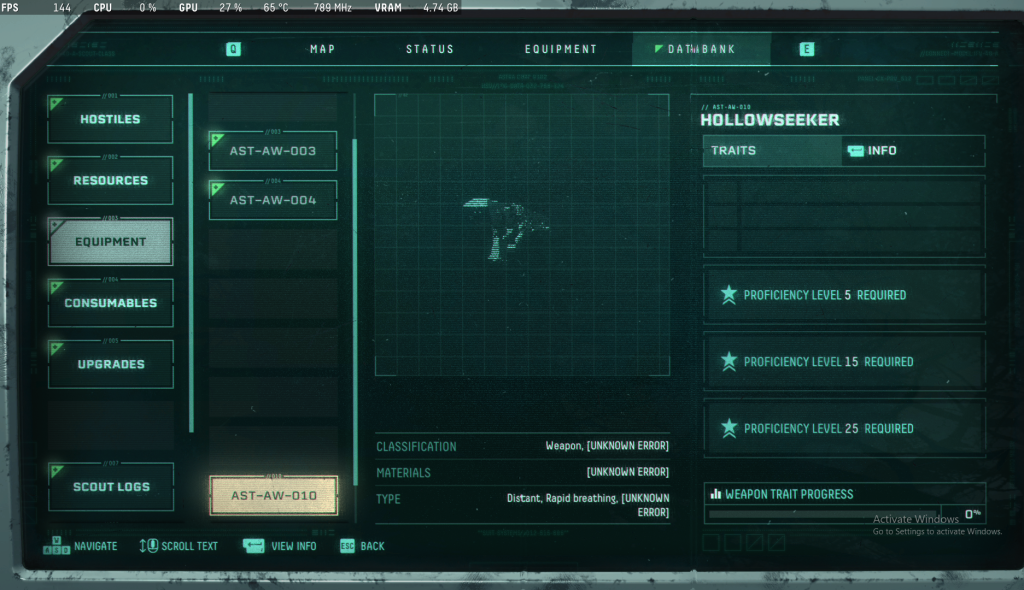Choose the Resources category

pos(111,181)
